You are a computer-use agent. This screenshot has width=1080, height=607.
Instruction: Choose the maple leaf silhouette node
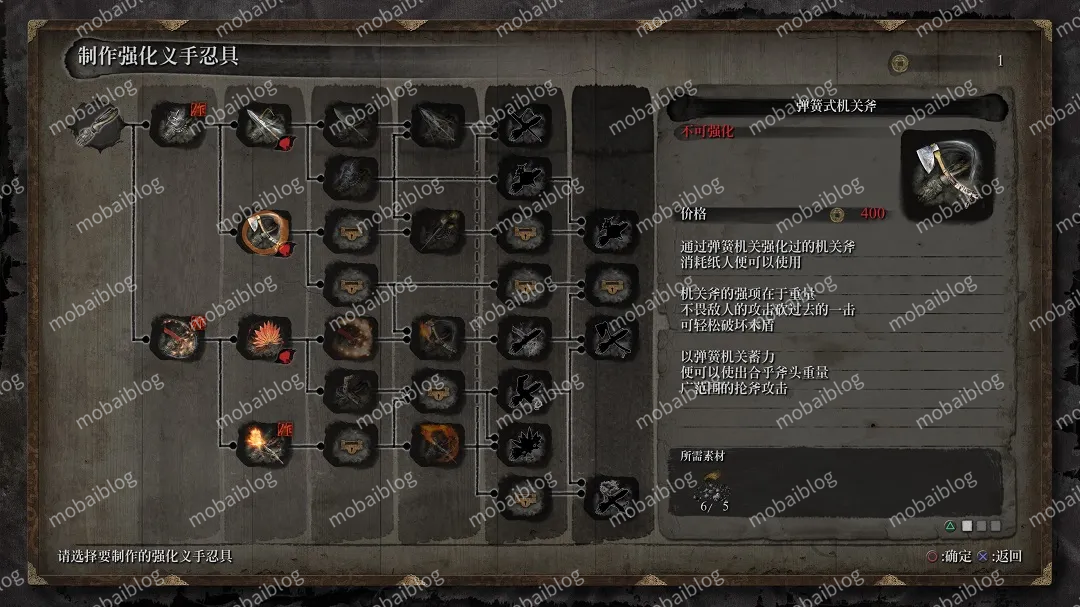[x=524, y=443]
